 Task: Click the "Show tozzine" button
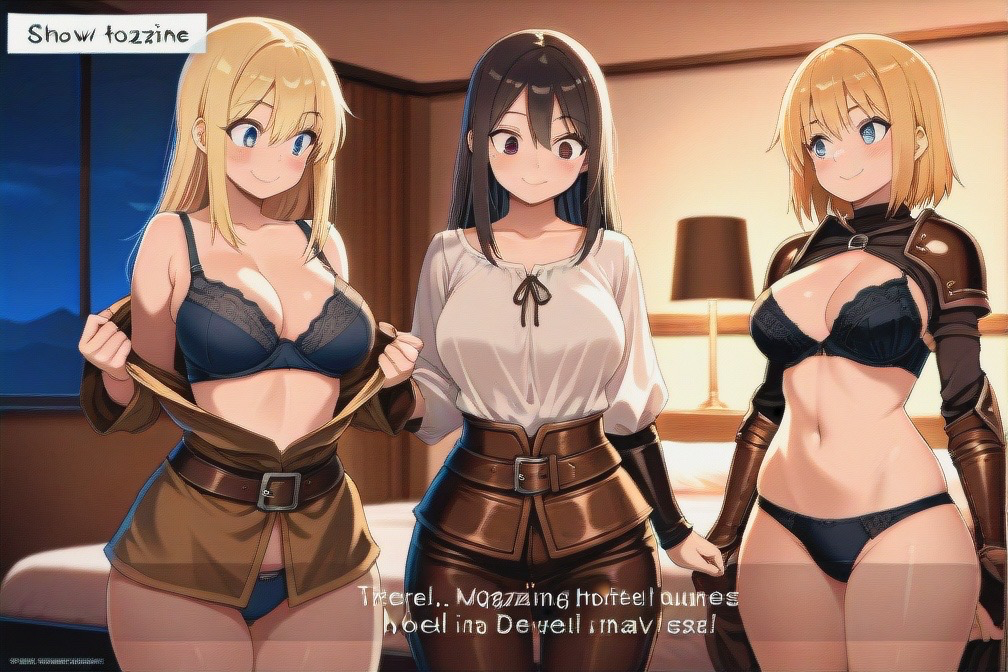107,34
